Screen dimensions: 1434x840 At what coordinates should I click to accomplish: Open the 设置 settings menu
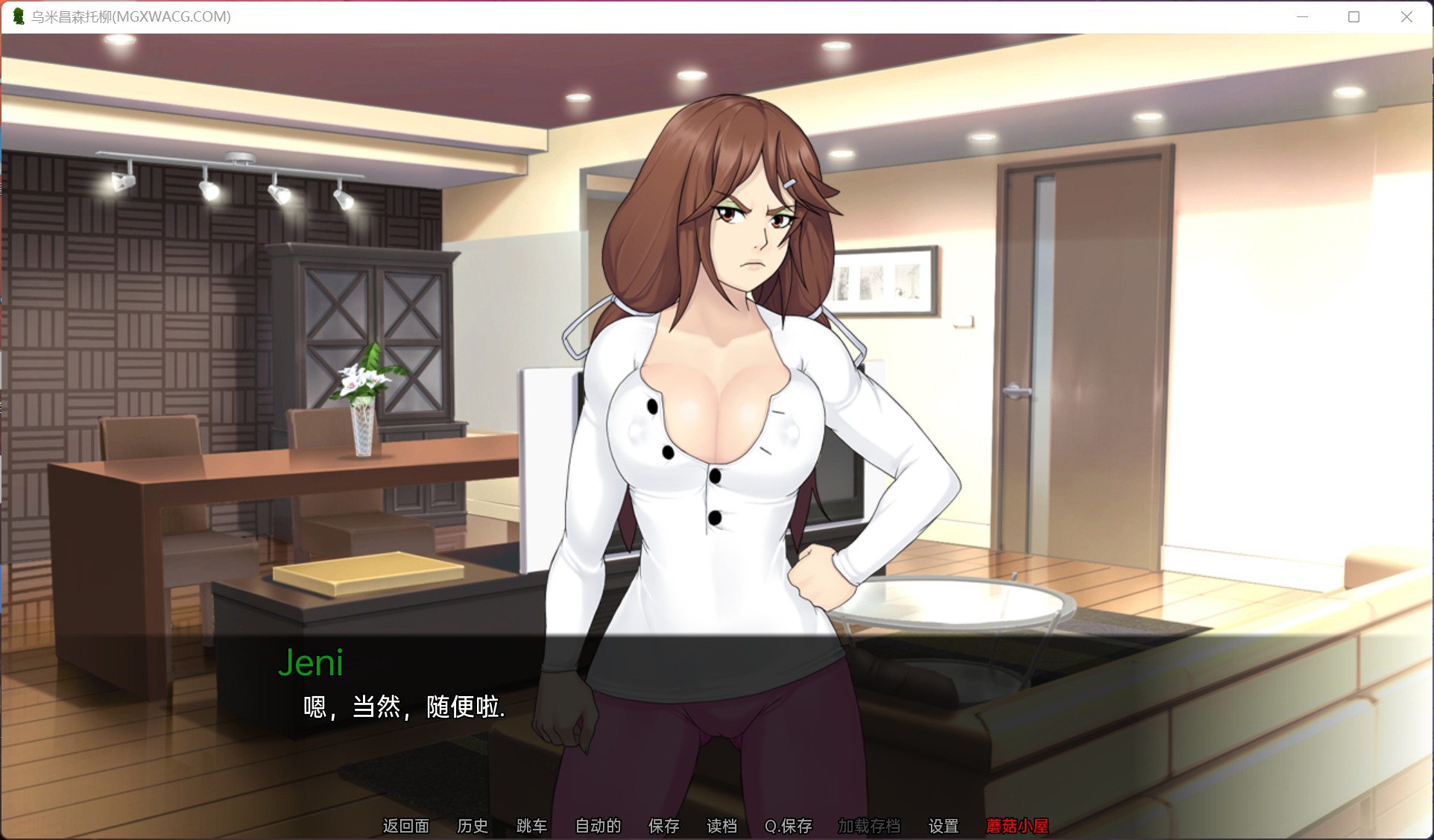point(943,826)
